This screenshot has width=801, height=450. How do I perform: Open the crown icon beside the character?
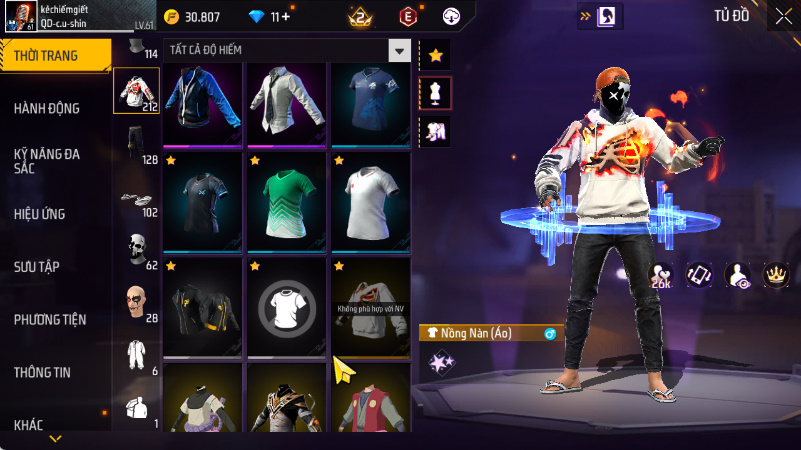tap(776, 274)
